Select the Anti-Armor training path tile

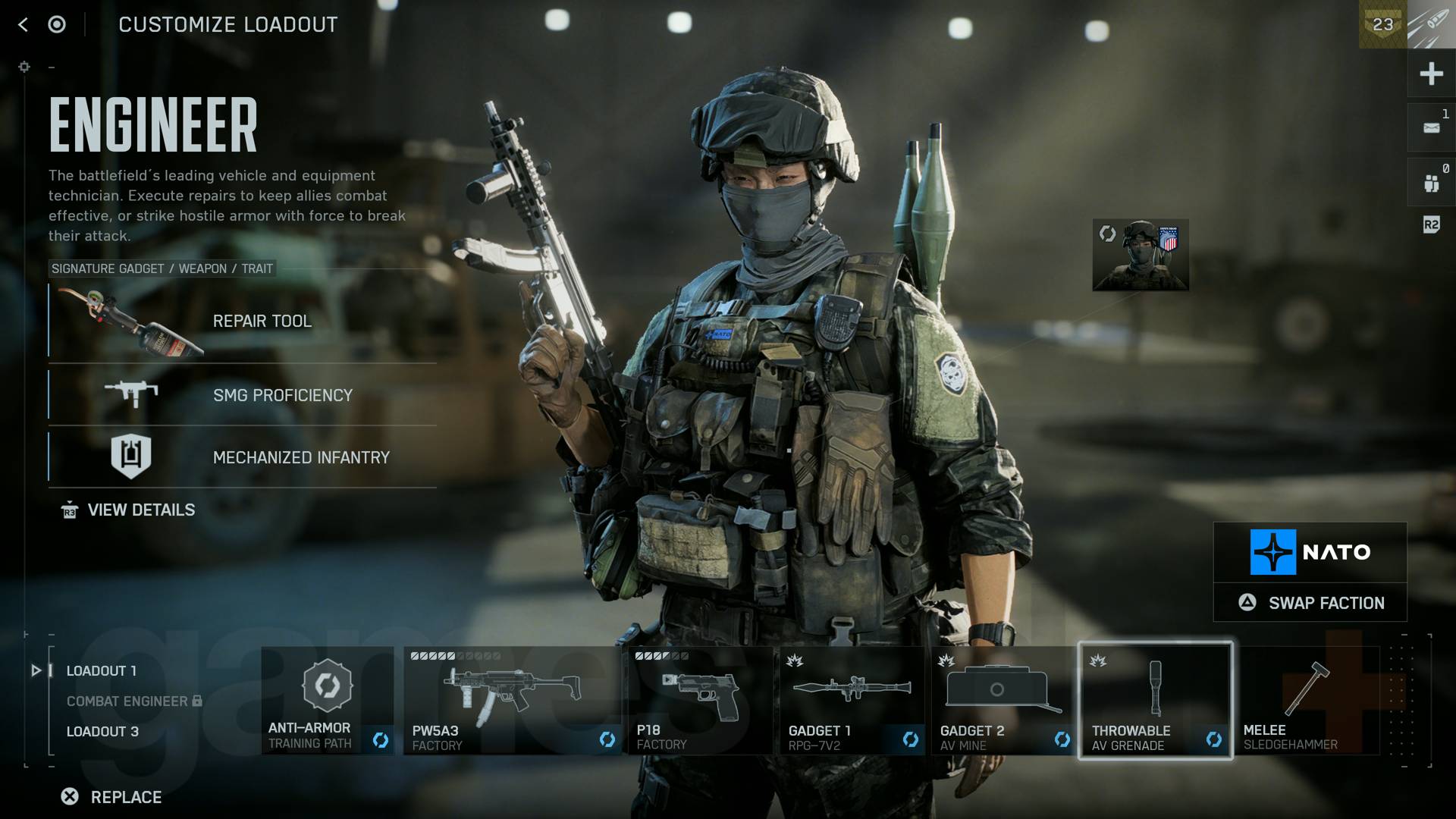pyautogui.click(x=326, y=698)
